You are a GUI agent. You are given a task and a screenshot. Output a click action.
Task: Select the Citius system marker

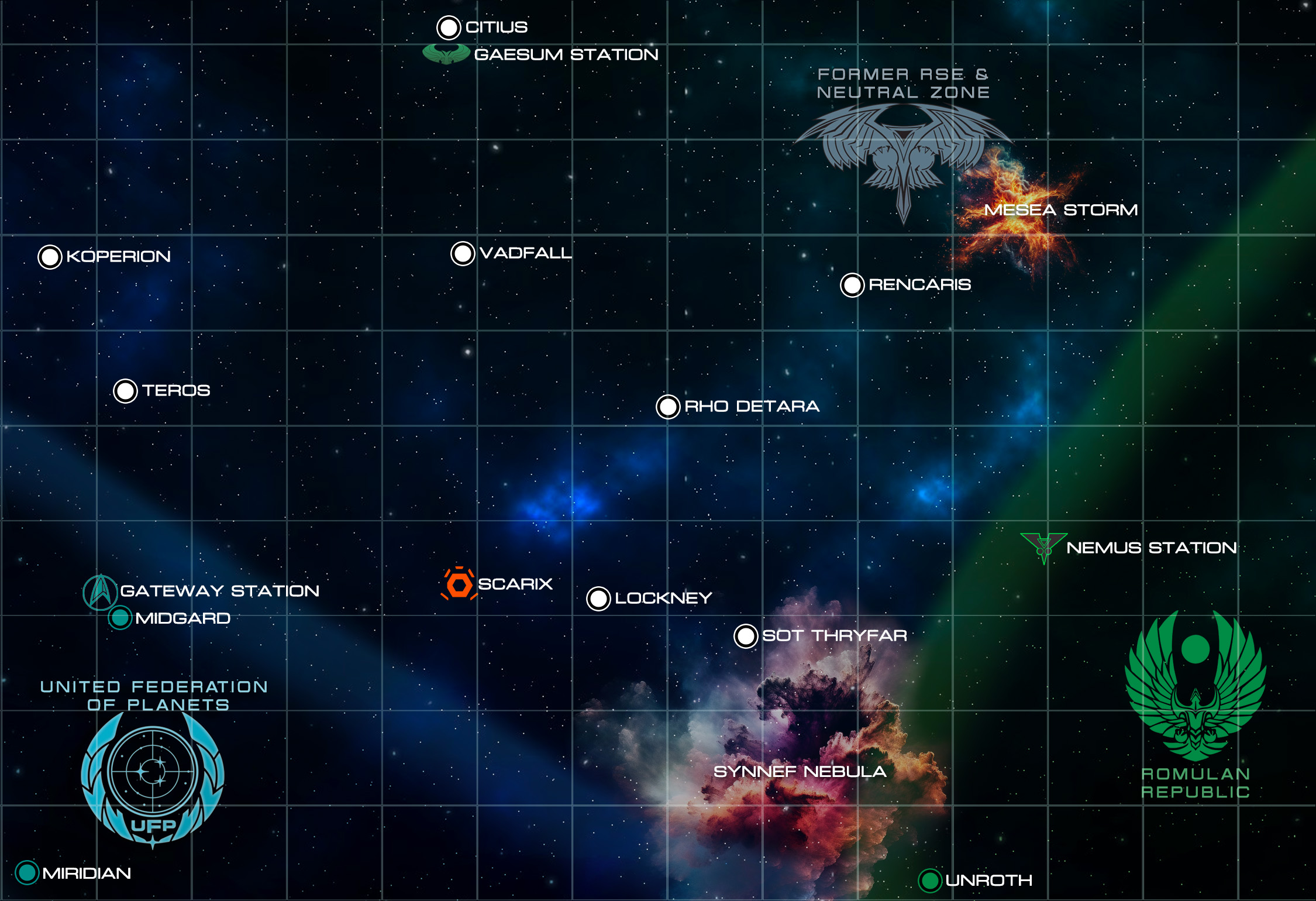click(449, 27)
